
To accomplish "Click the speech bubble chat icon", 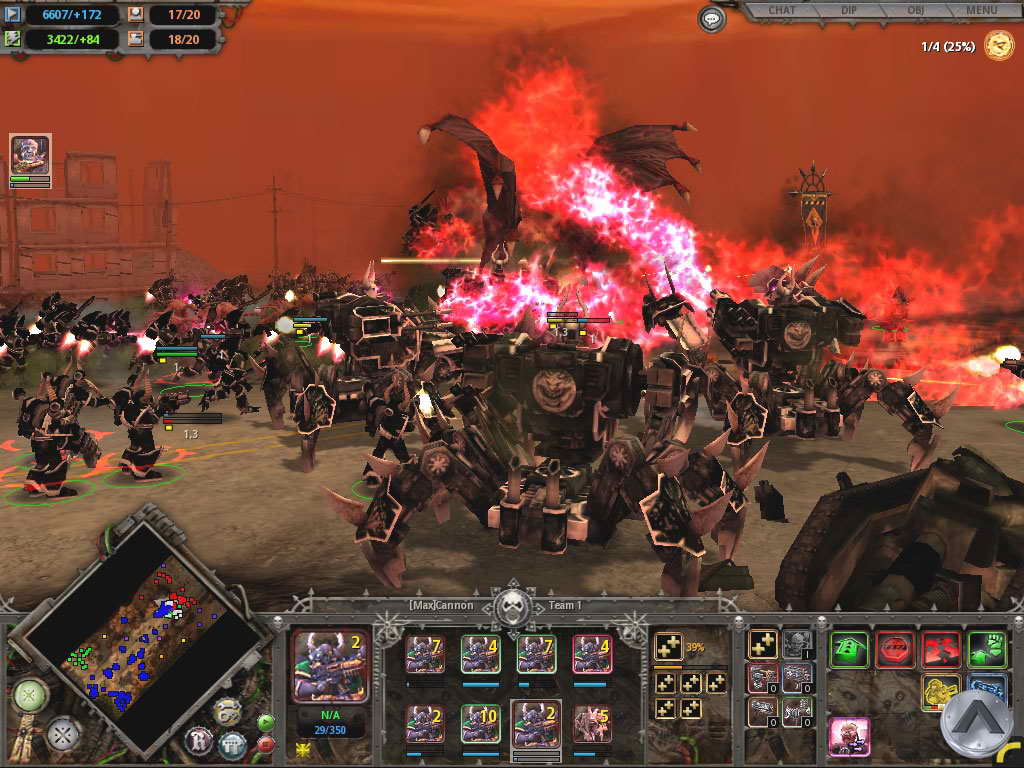I will pos(711,18).
